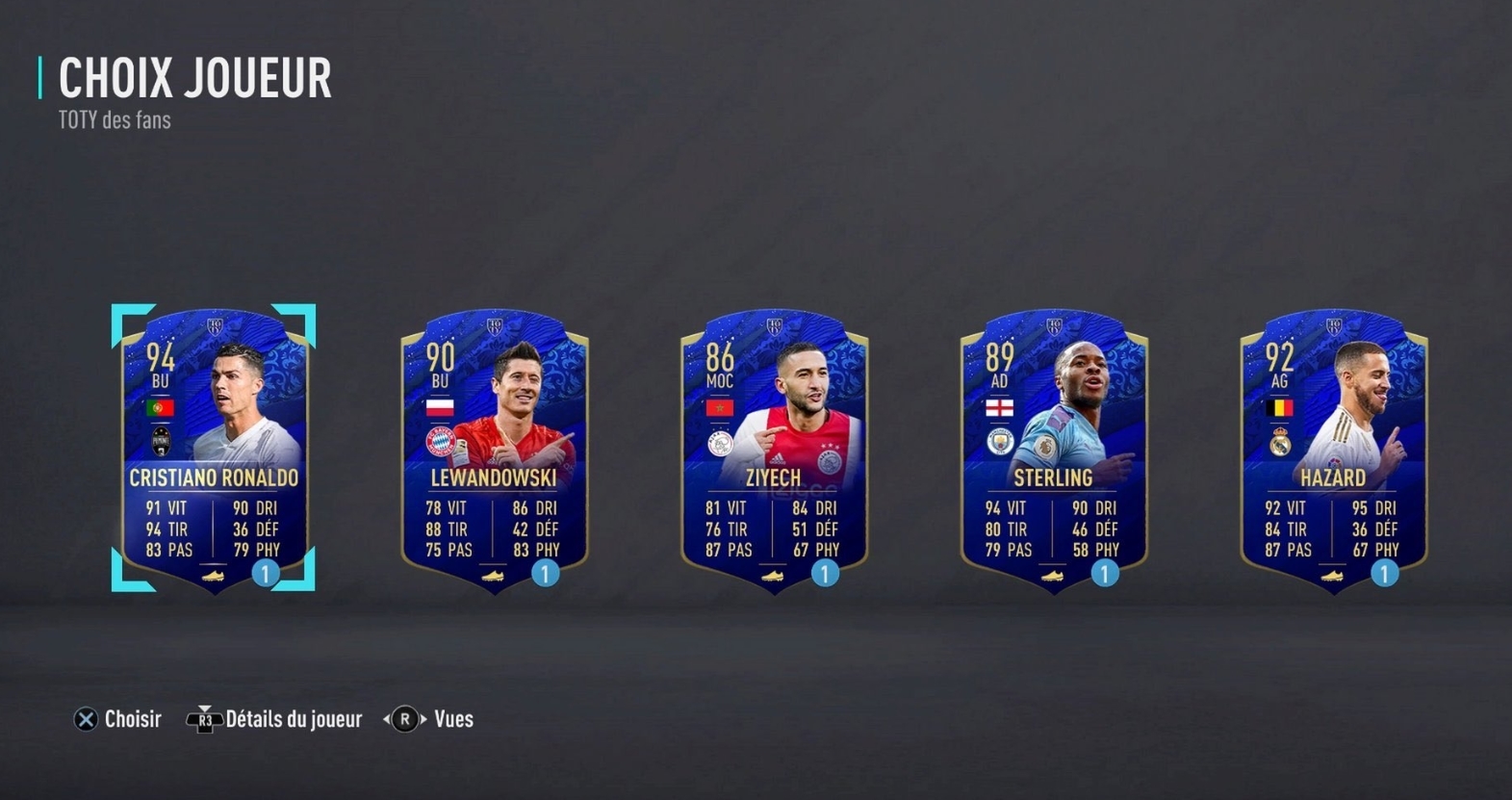Click the Portugal flag on Ronaldo's card
Image resolution: width=1512 pixels, height=800 pixels.
(x=160, y=405)
